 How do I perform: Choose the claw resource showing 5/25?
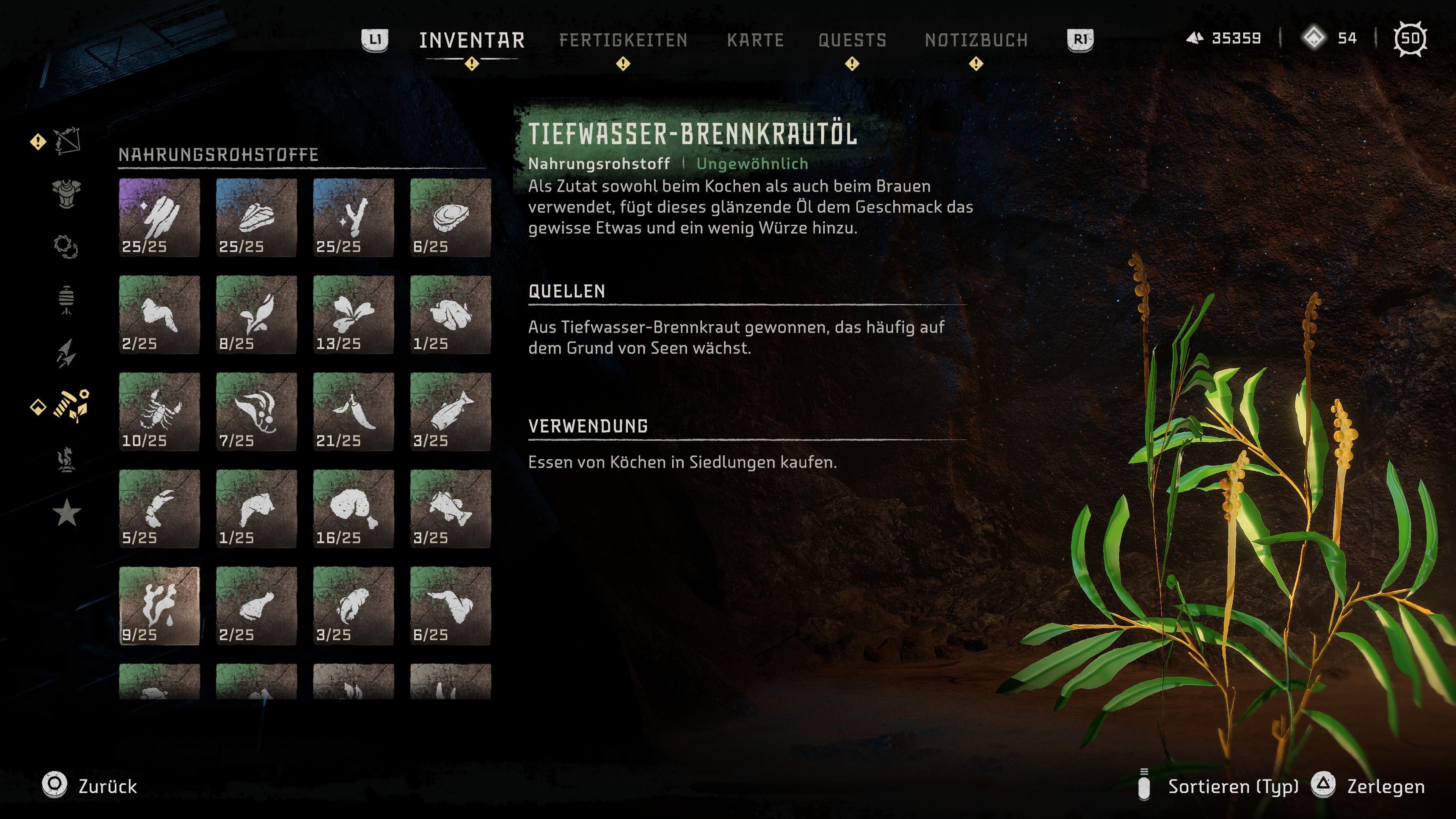click(x=159, y=509)
